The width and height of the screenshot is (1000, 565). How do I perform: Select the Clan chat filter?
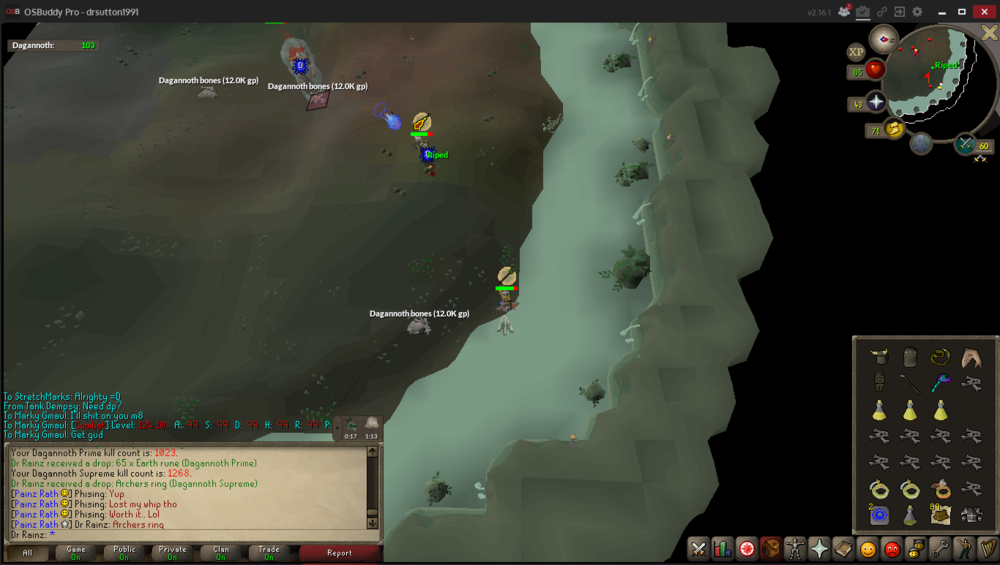(221, 552)
